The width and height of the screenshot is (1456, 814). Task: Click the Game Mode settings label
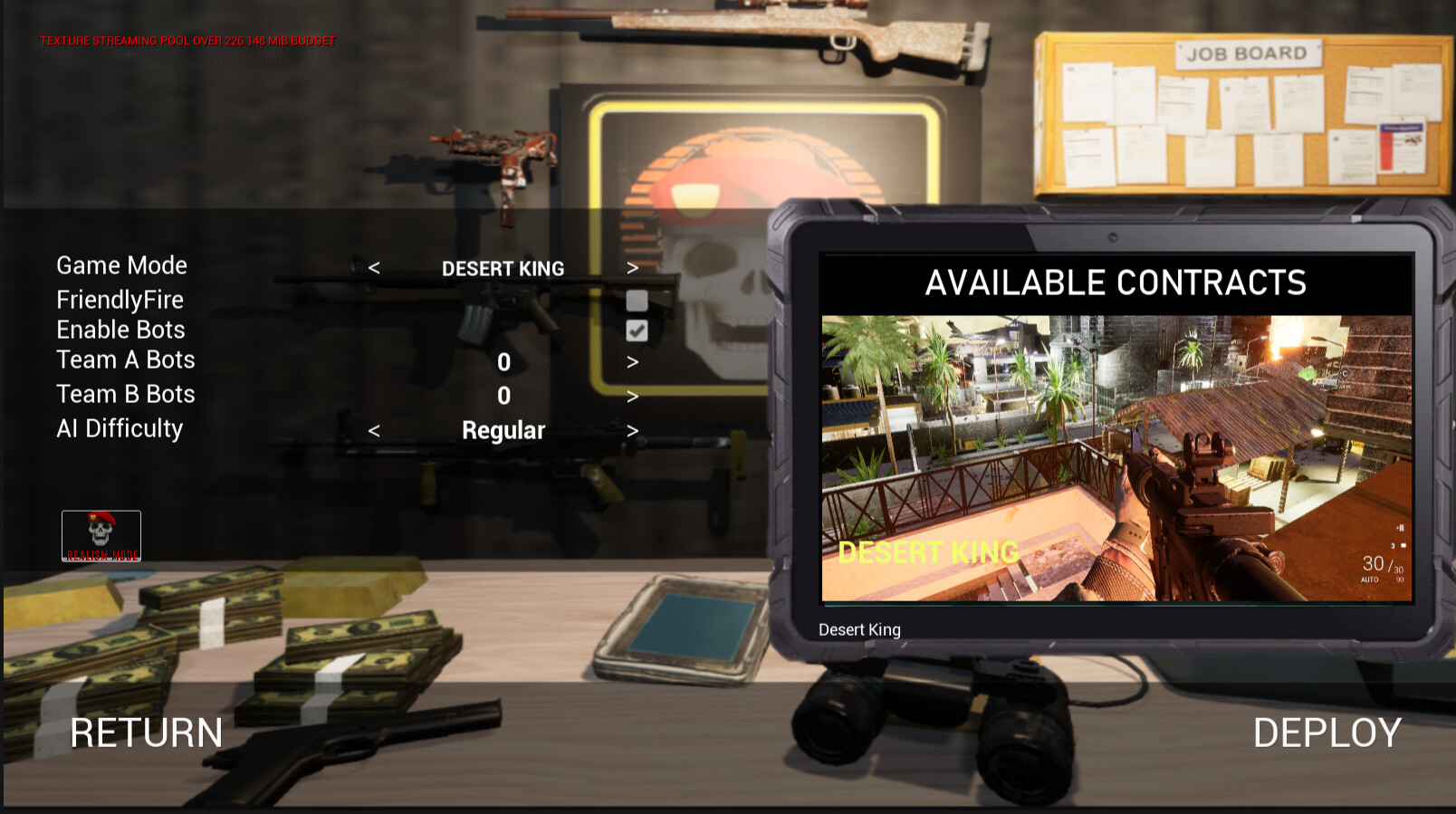pos(121,265)
